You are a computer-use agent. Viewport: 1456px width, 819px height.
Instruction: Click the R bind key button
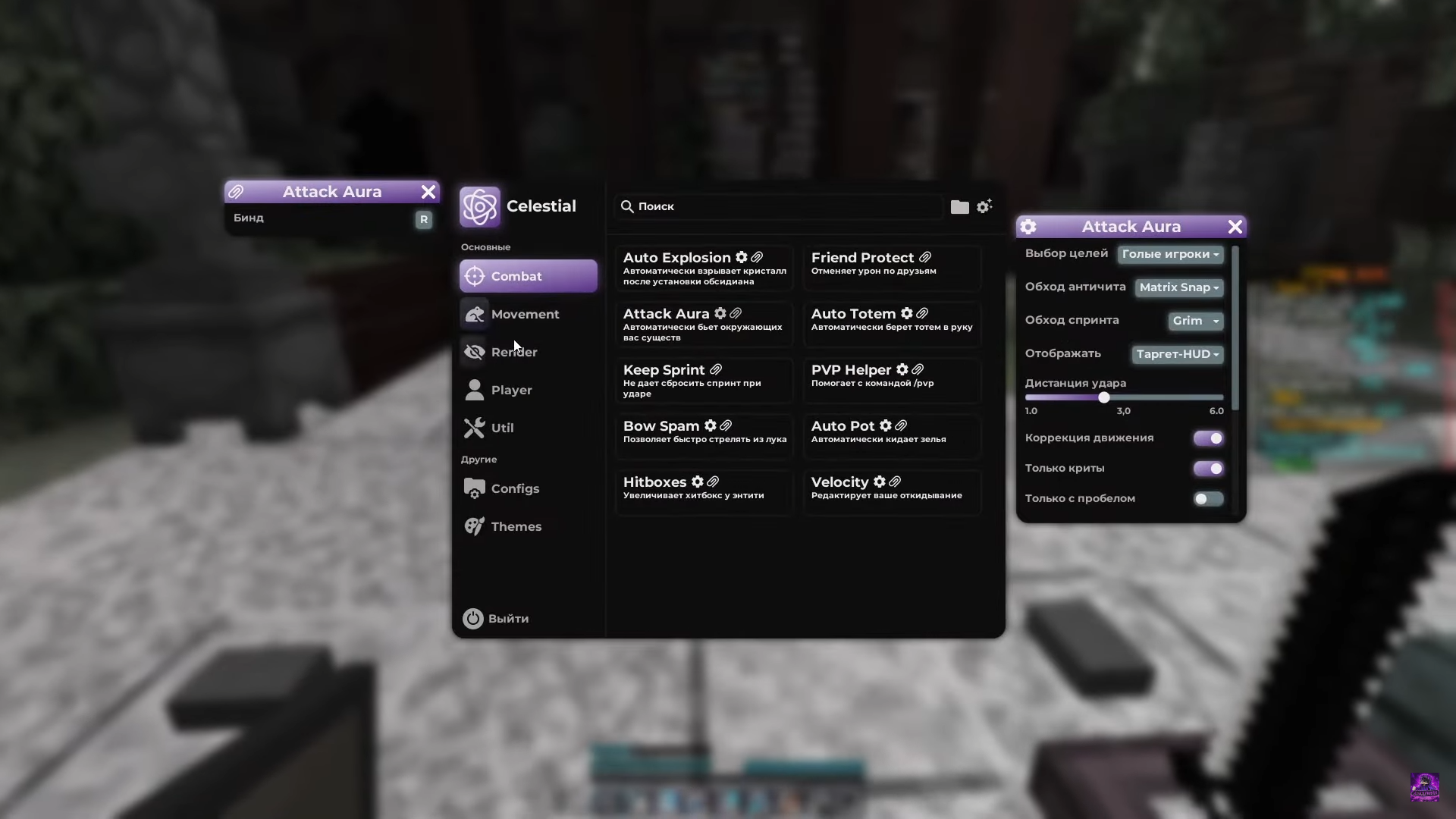(423, 219)
